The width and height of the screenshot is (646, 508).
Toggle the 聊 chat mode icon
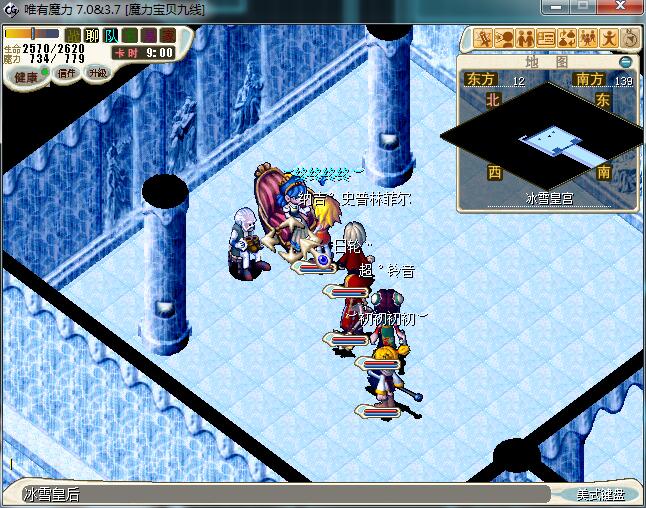click(92, 36)
